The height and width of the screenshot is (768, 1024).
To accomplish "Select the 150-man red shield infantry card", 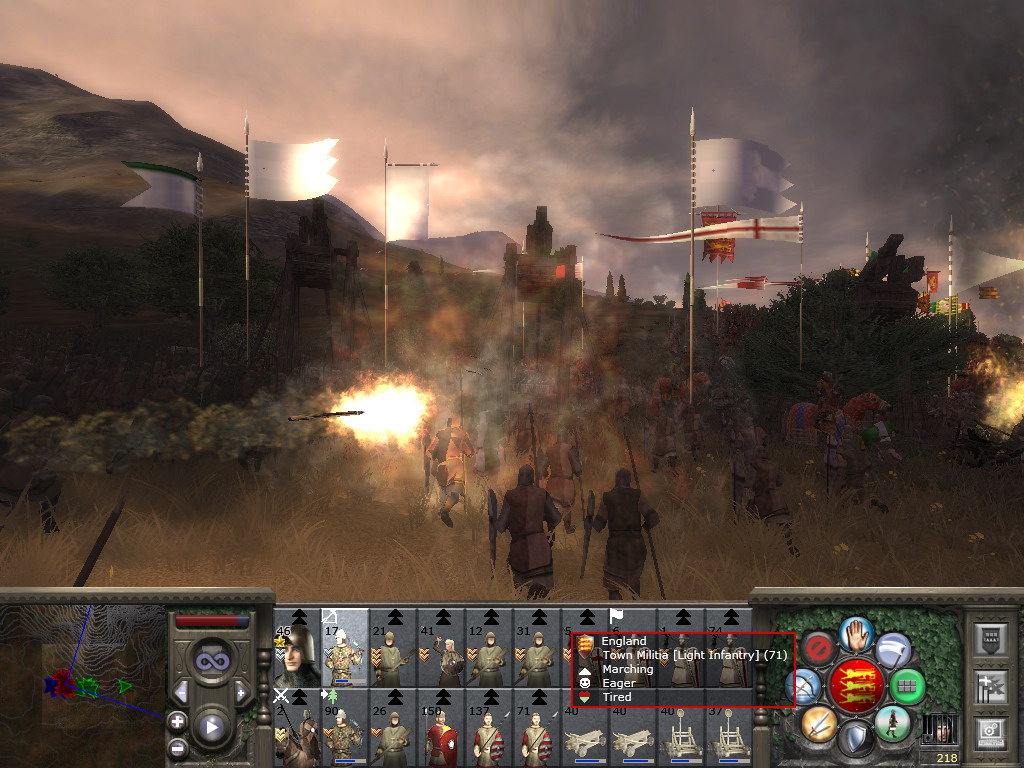I will click(x=441, y=727).
